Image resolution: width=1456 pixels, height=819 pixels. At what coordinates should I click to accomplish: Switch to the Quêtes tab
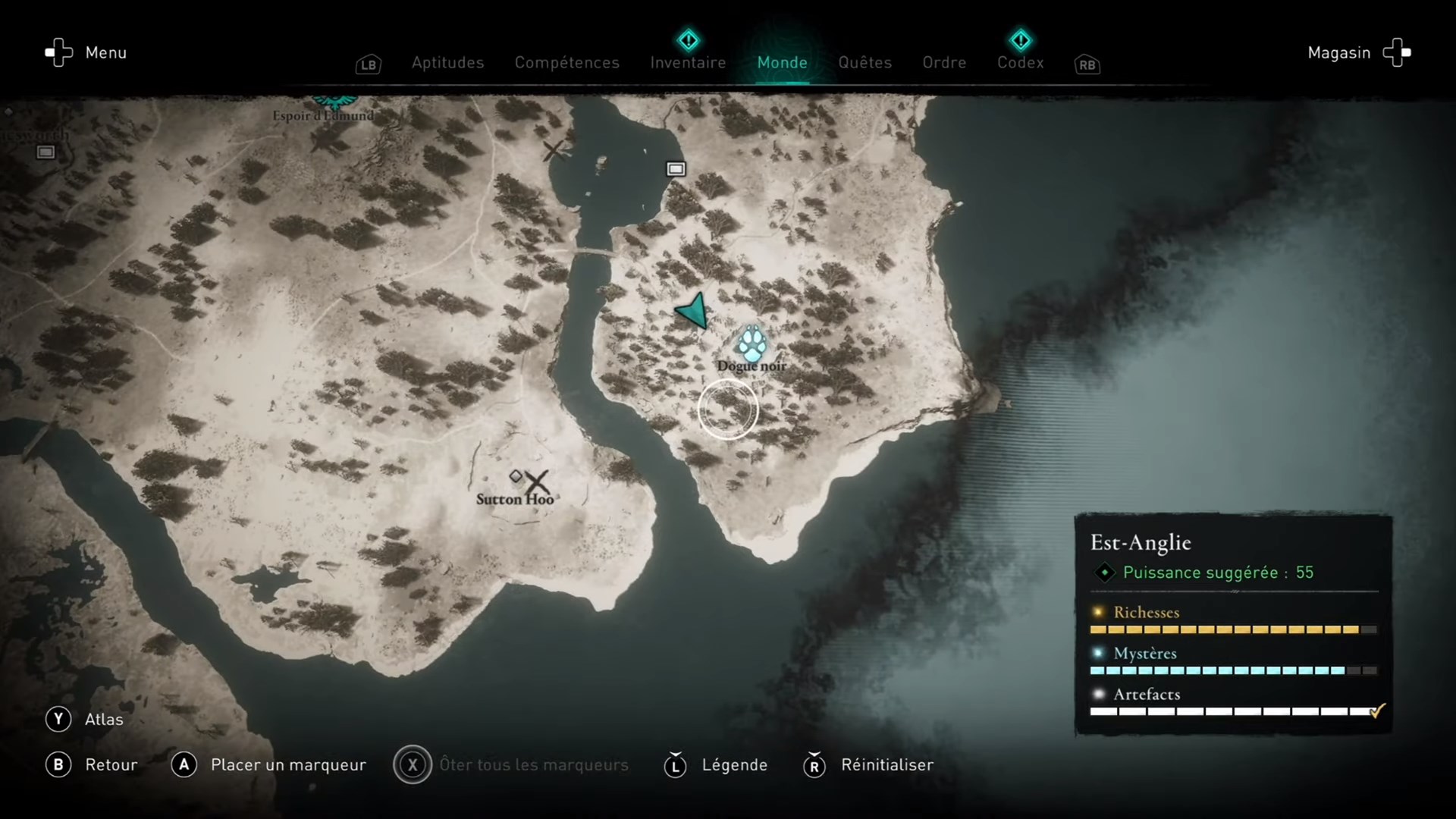(864, 62)
